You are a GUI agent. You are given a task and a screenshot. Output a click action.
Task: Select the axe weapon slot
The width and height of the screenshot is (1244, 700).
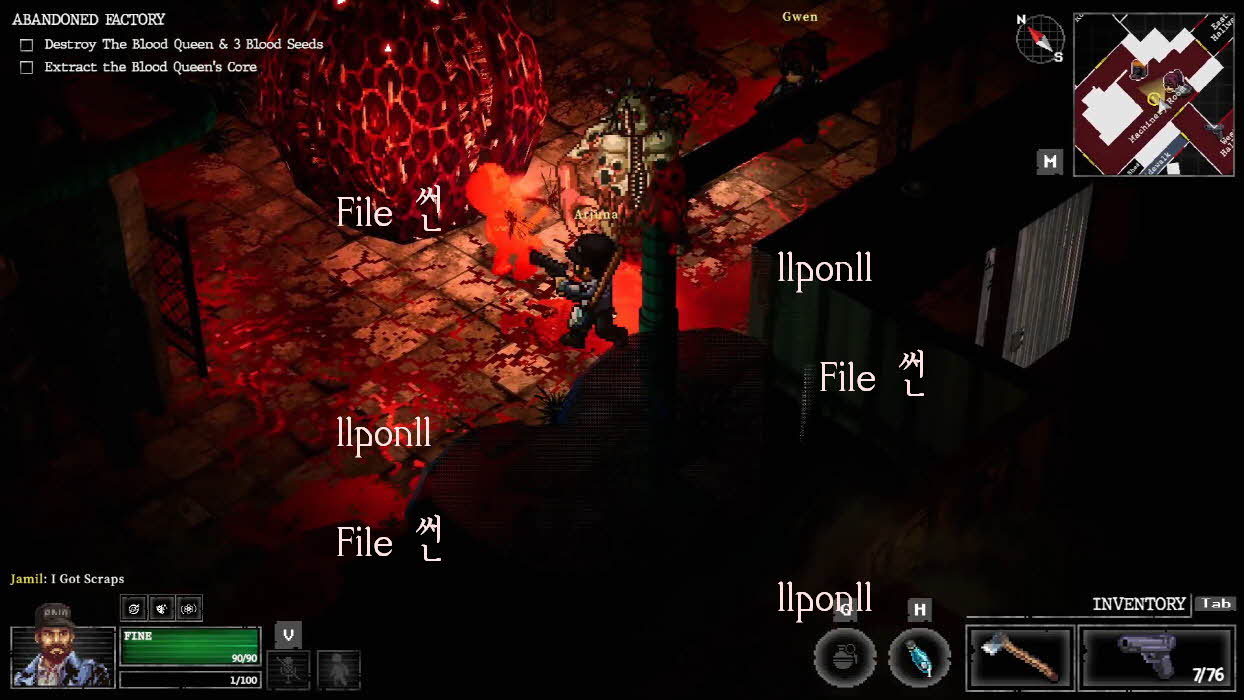point(1020,657)
